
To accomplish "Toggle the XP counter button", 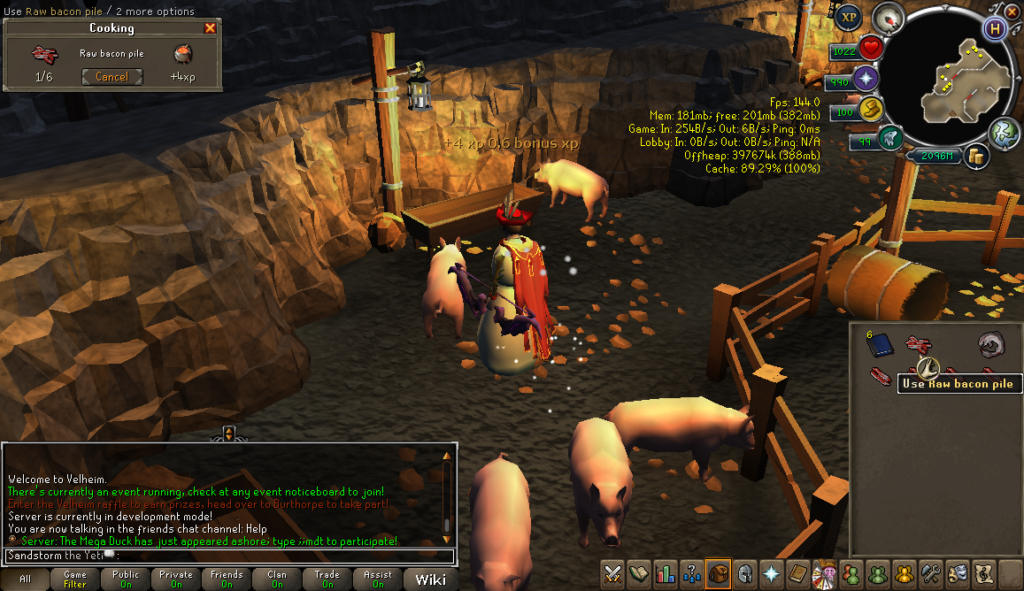I will click(x=849, y=17).
